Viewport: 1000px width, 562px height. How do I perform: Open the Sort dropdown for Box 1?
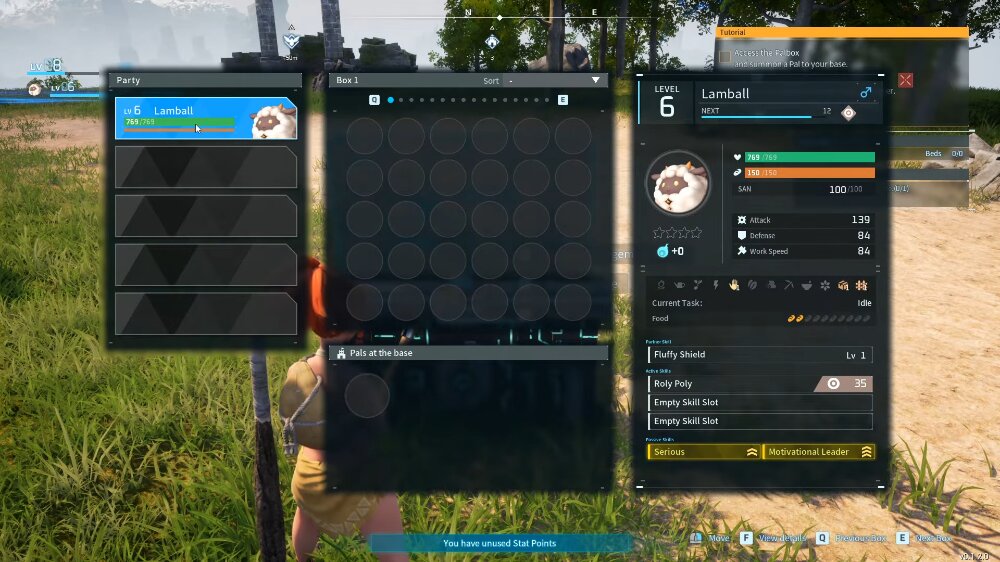(595, 80)
